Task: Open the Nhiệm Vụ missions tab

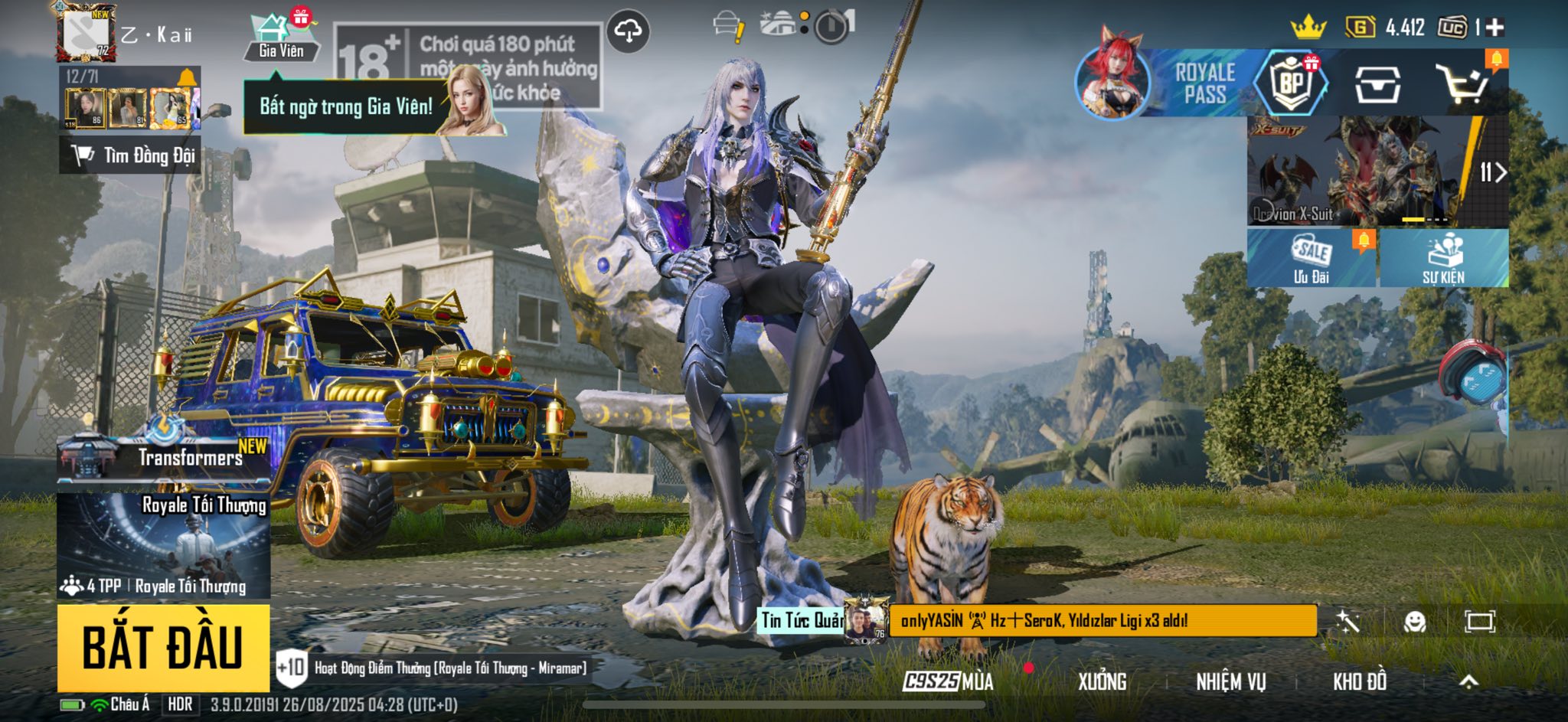Action: [x=1230, y=681]
